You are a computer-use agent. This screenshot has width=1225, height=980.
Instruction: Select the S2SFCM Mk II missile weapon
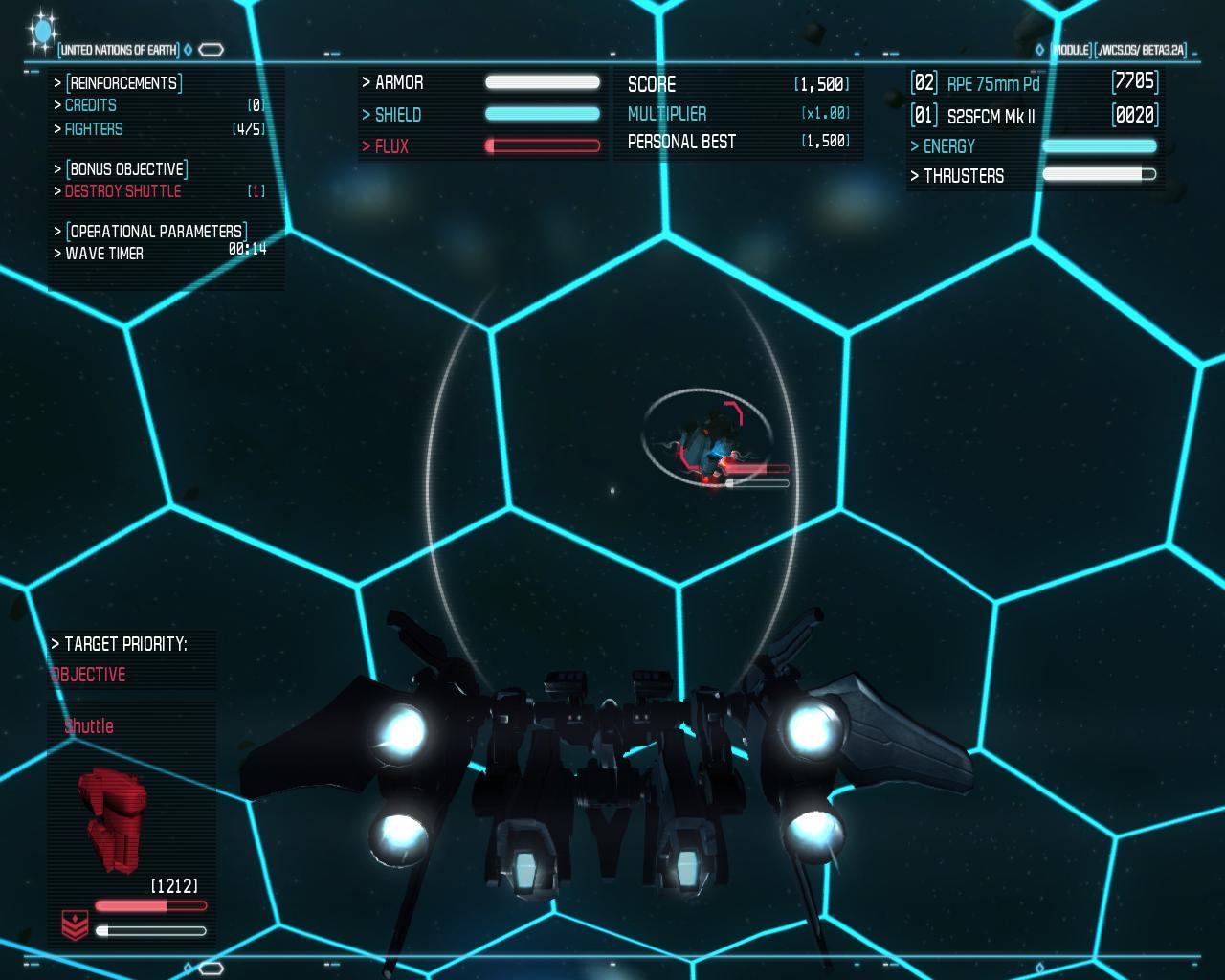991,117
